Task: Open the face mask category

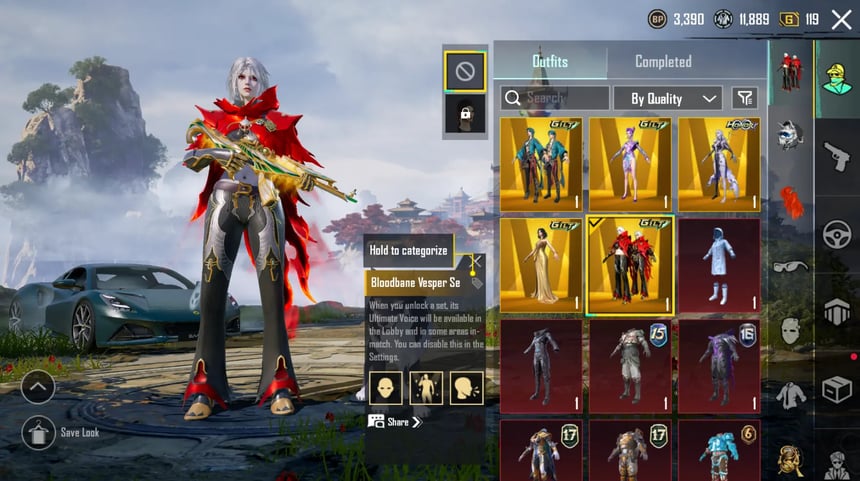Action: 791,331
